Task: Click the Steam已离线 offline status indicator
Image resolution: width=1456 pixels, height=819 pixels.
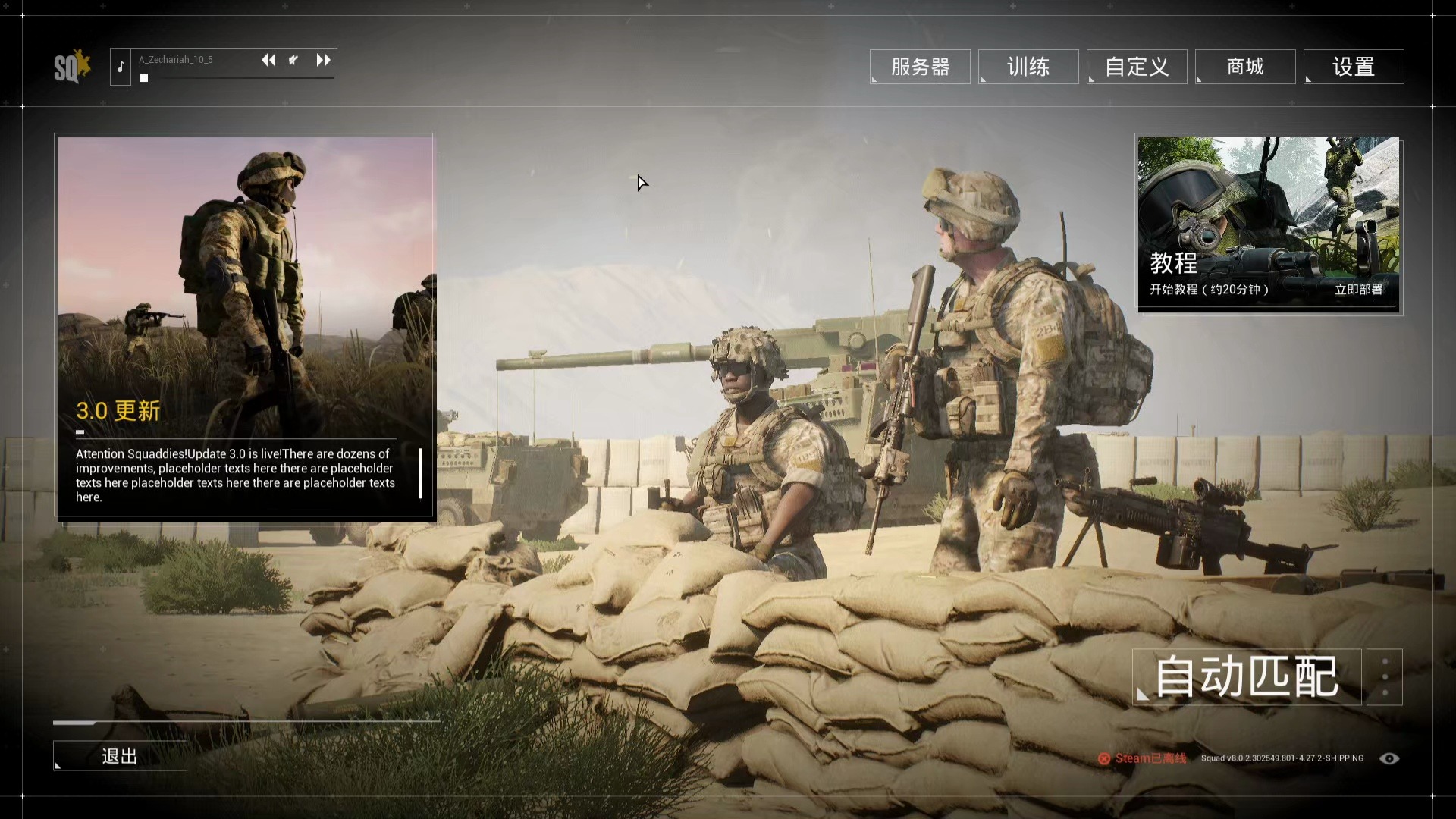Action: pos(1142,758)
